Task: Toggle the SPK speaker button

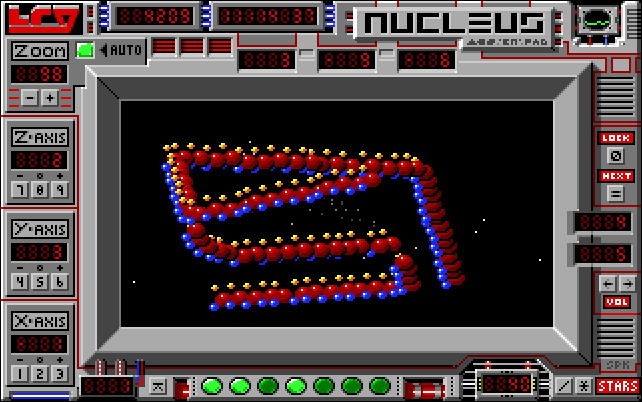Action: pyautogui.click(x=616, y=365)
